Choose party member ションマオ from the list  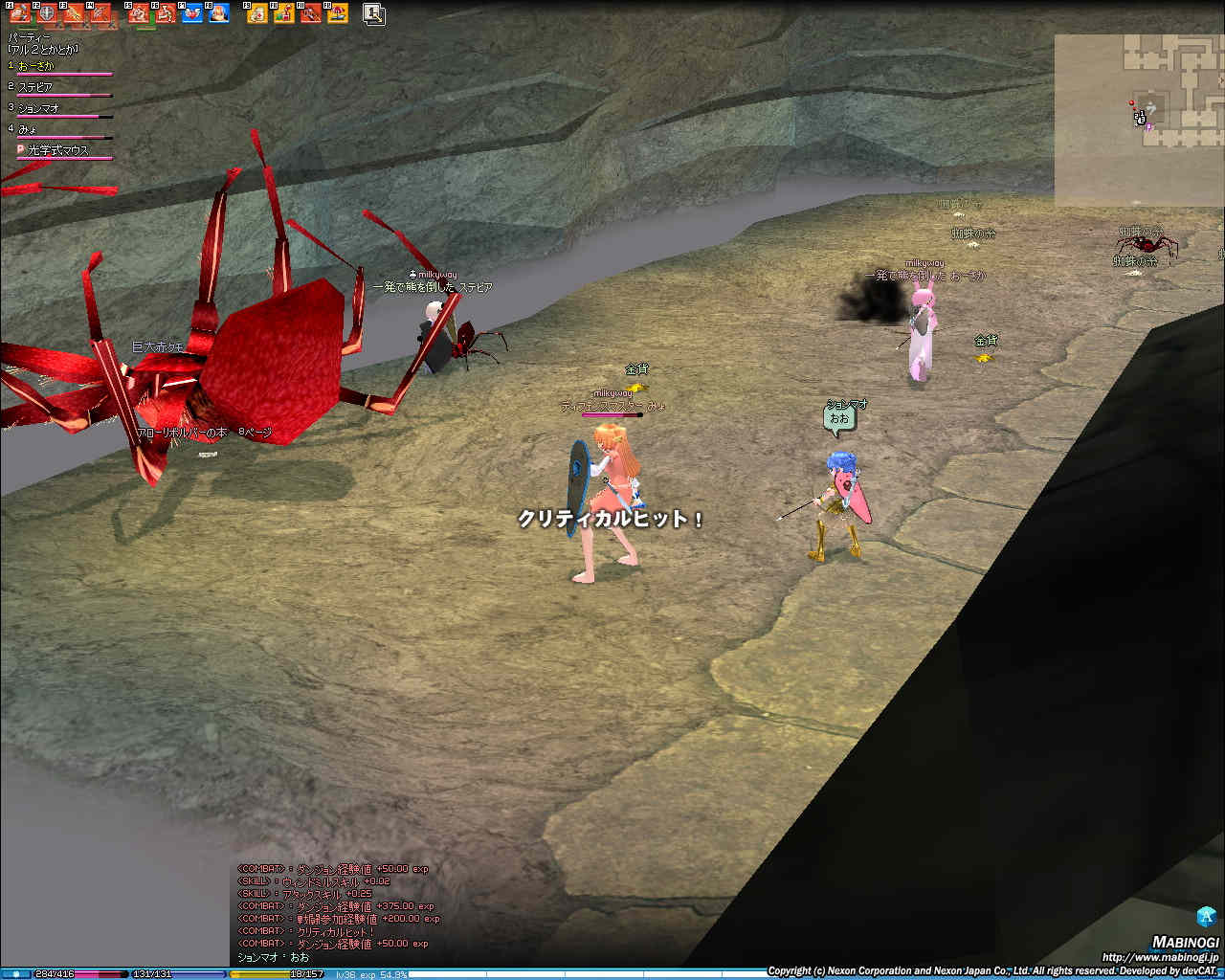[x=38, y=108]
